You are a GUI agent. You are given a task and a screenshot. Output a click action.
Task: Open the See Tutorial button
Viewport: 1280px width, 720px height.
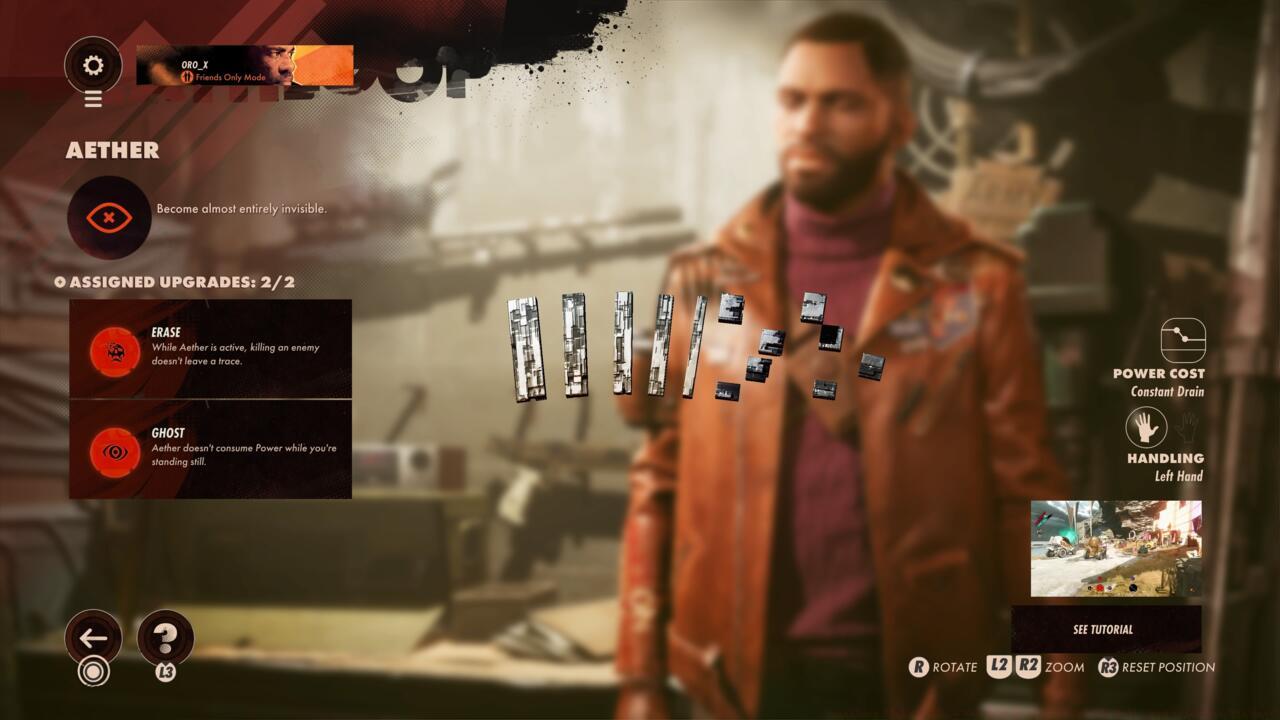point(1105,629)
